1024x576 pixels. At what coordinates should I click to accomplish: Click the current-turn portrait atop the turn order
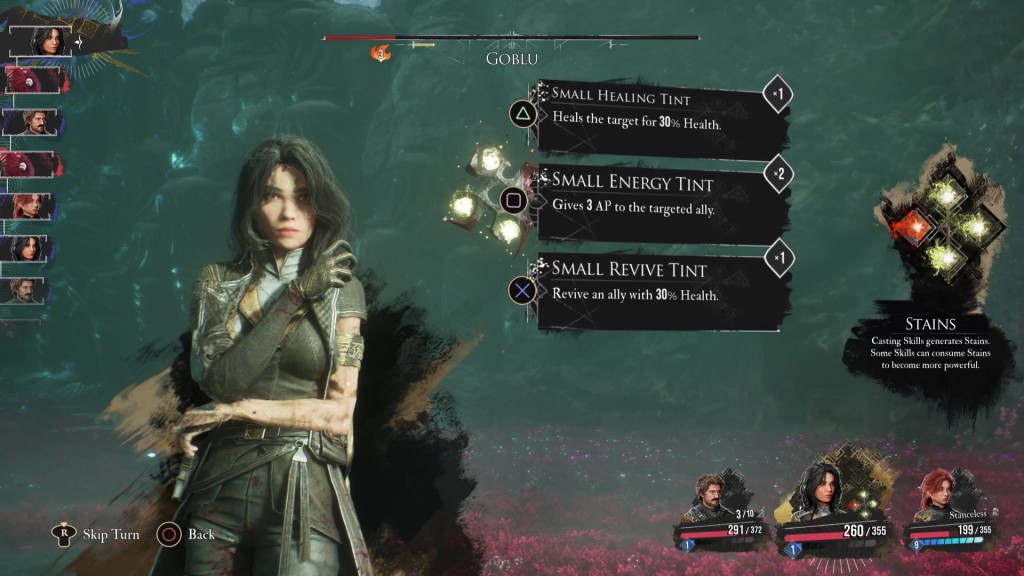(46, 42)
